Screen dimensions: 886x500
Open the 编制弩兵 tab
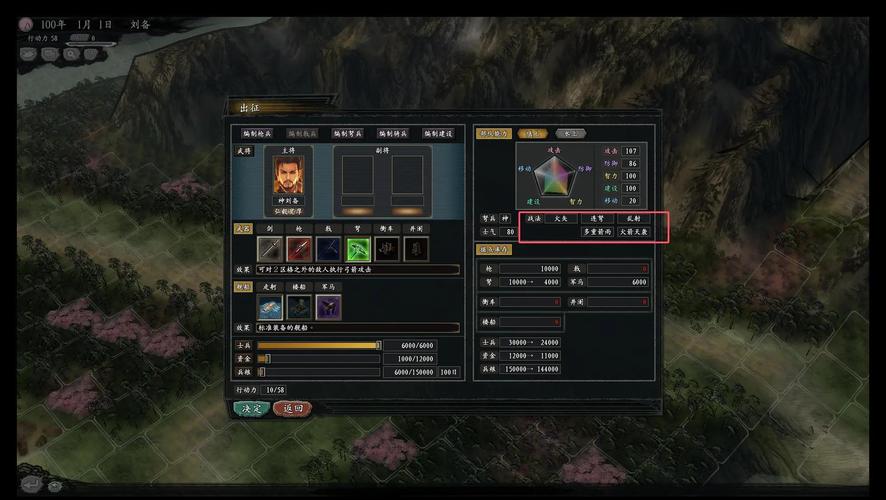pyautogui.click(x=347, y=133)
